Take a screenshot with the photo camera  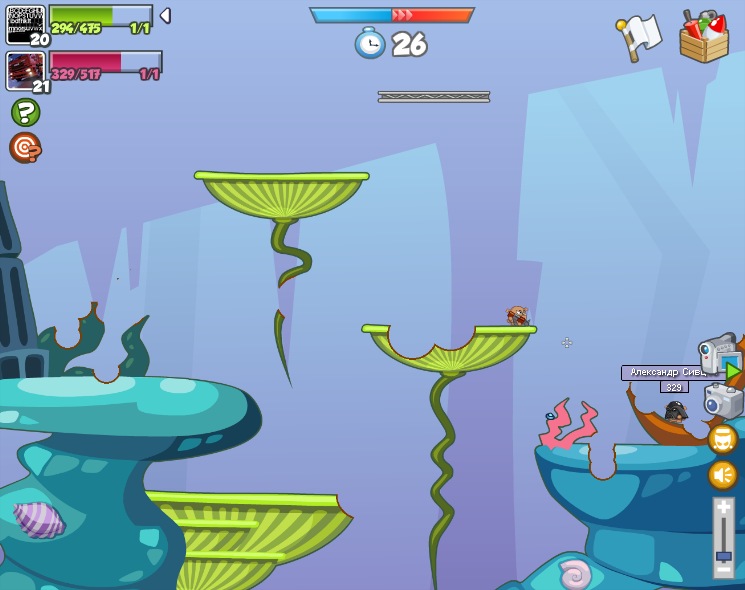[723, 401]
